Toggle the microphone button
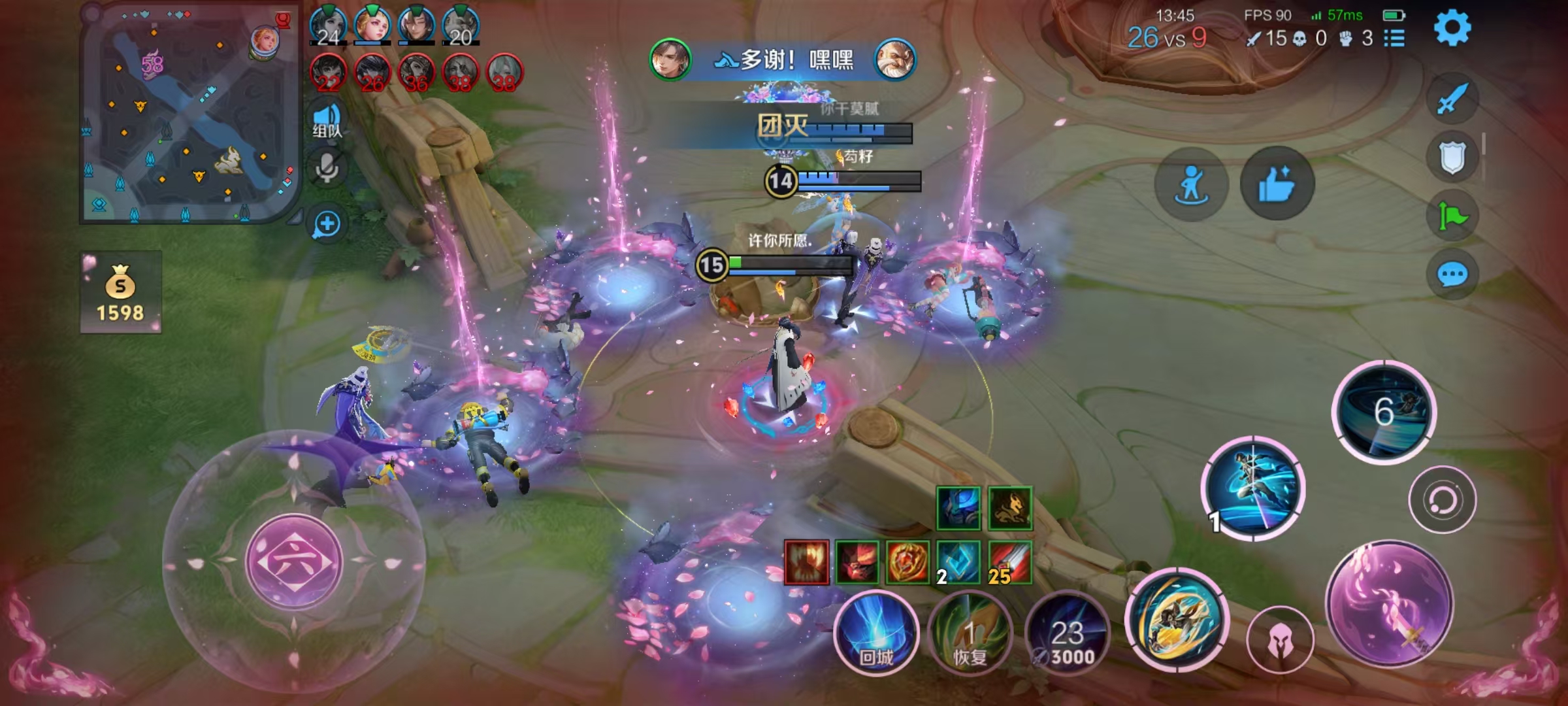This screenshot has width=1568, height=706. click(x=327, y=169)
